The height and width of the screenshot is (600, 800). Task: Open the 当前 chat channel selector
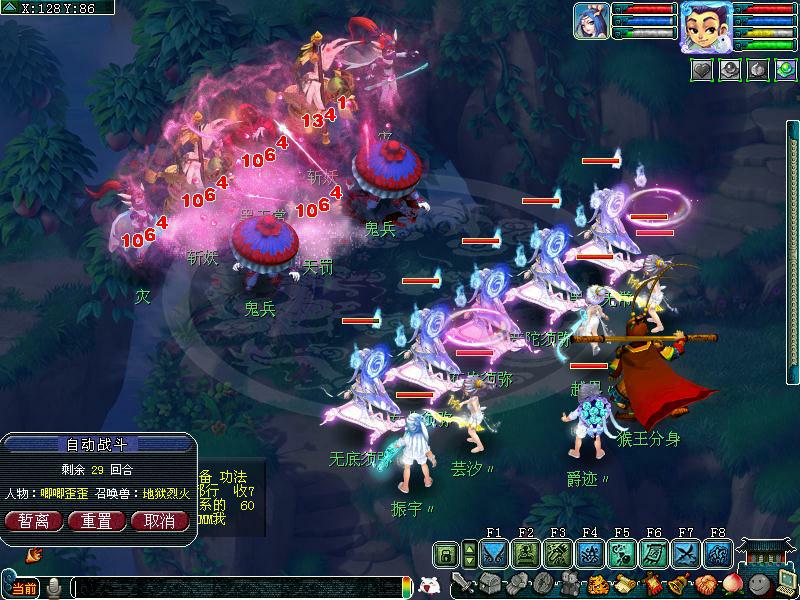point(24,588)
